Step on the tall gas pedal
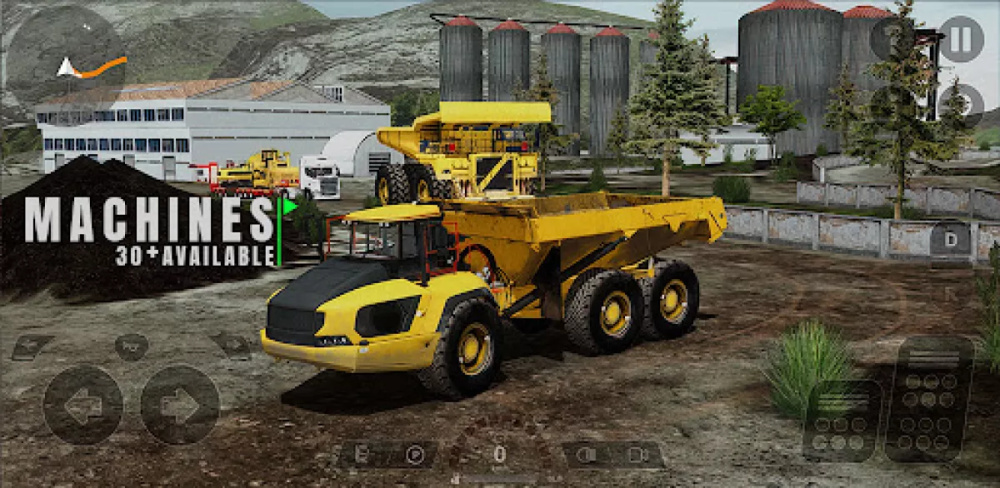1000x488 pixels. [929, 398]
